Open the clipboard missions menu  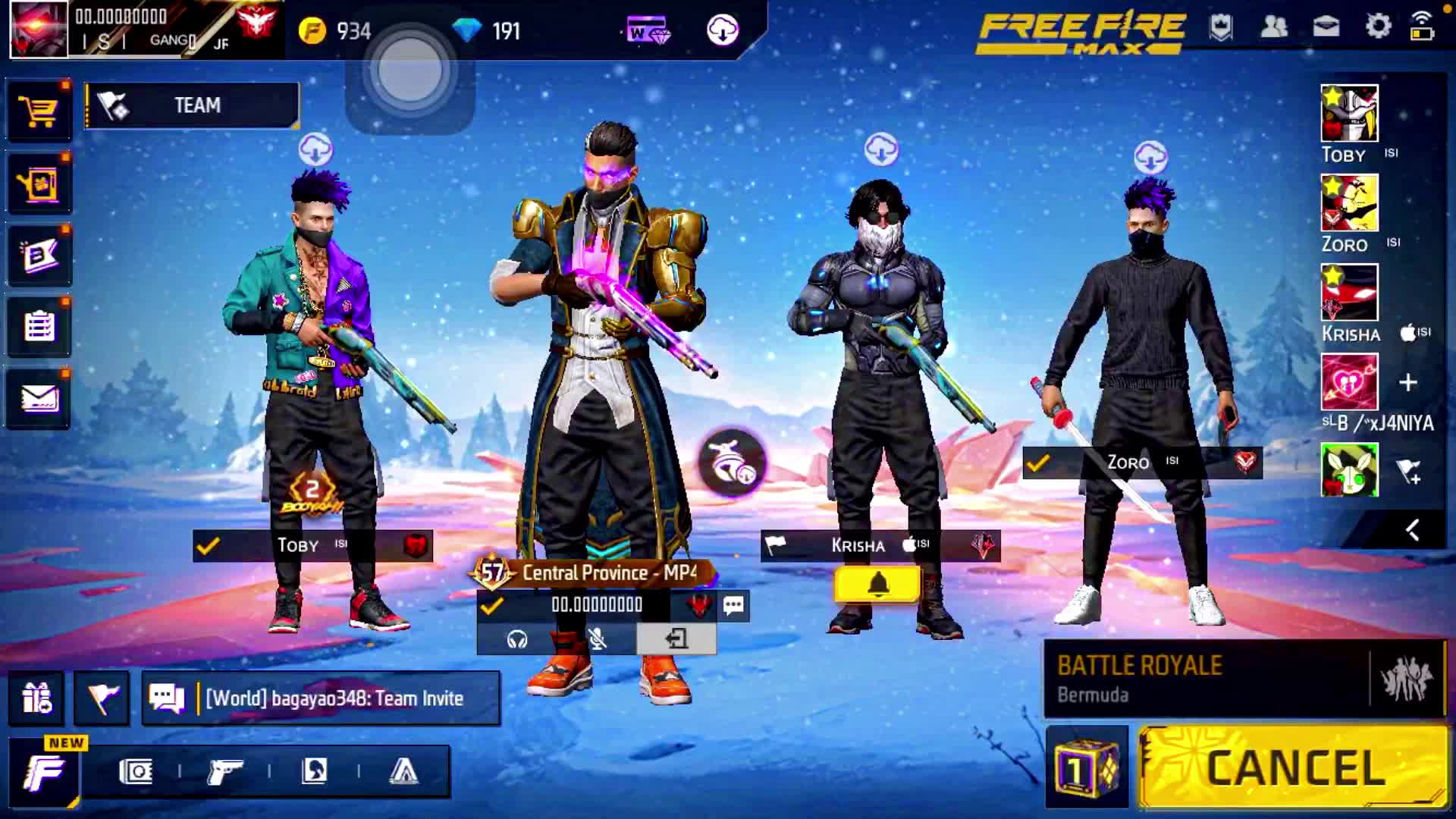(39, 327)
